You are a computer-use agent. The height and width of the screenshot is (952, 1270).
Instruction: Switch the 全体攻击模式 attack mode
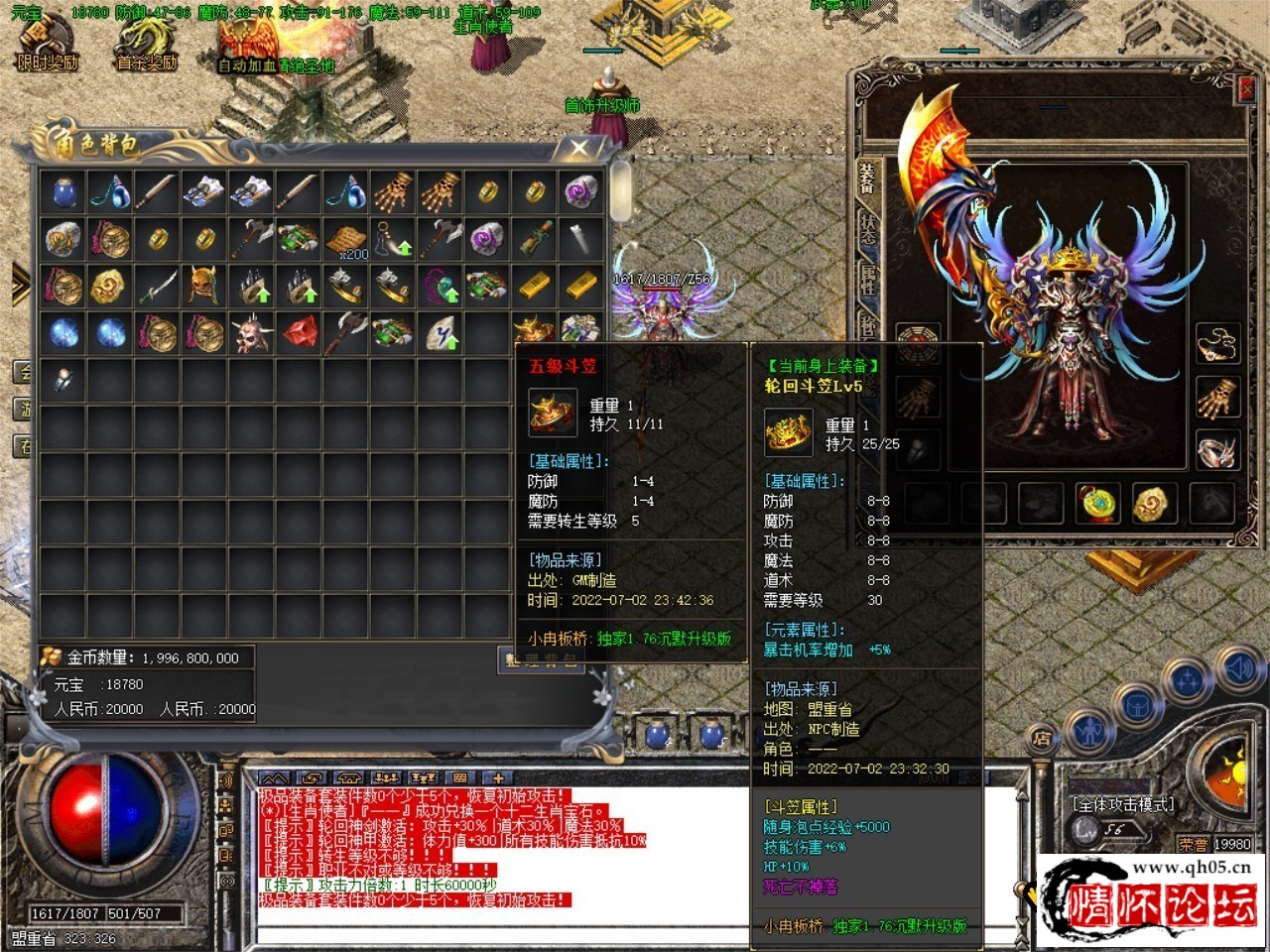pyautogui.click(x=1122, y=804)
